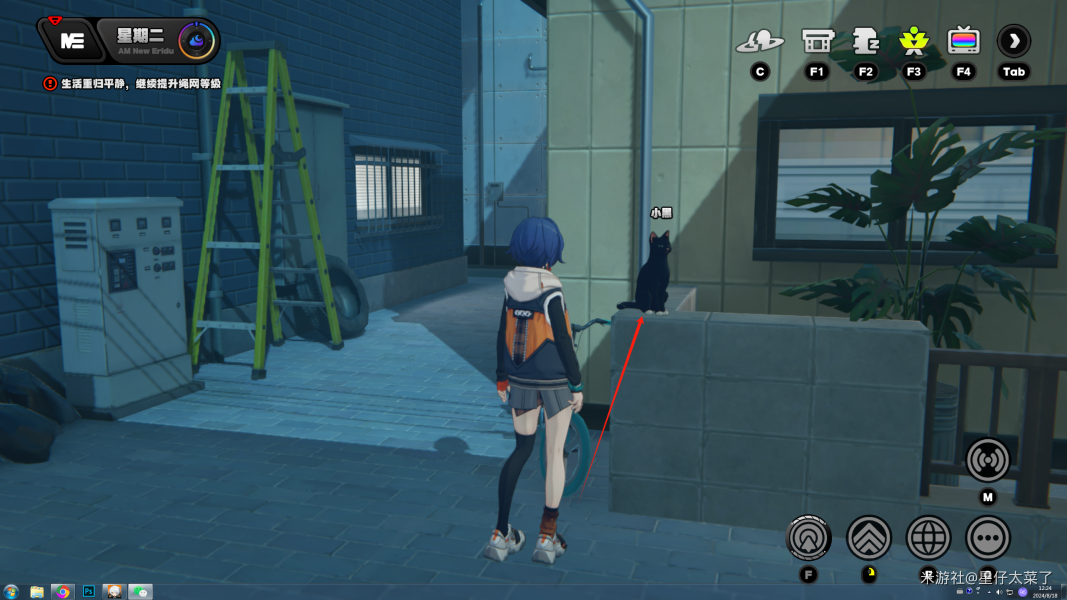1067x600 pixels.
Task: Click the signal wave icon button
Action: tap(988, 460)
